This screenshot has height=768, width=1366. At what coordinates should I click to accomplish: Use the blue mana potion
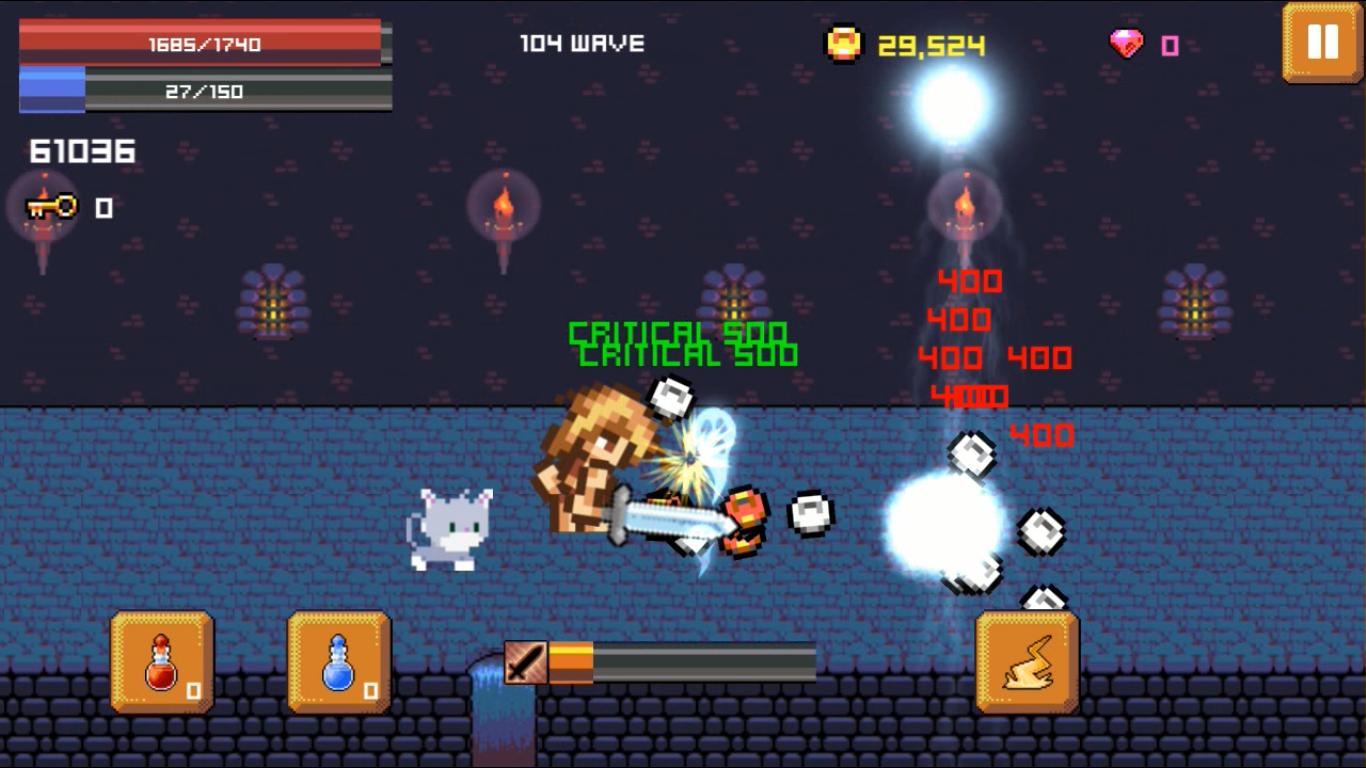click(337, 660)
